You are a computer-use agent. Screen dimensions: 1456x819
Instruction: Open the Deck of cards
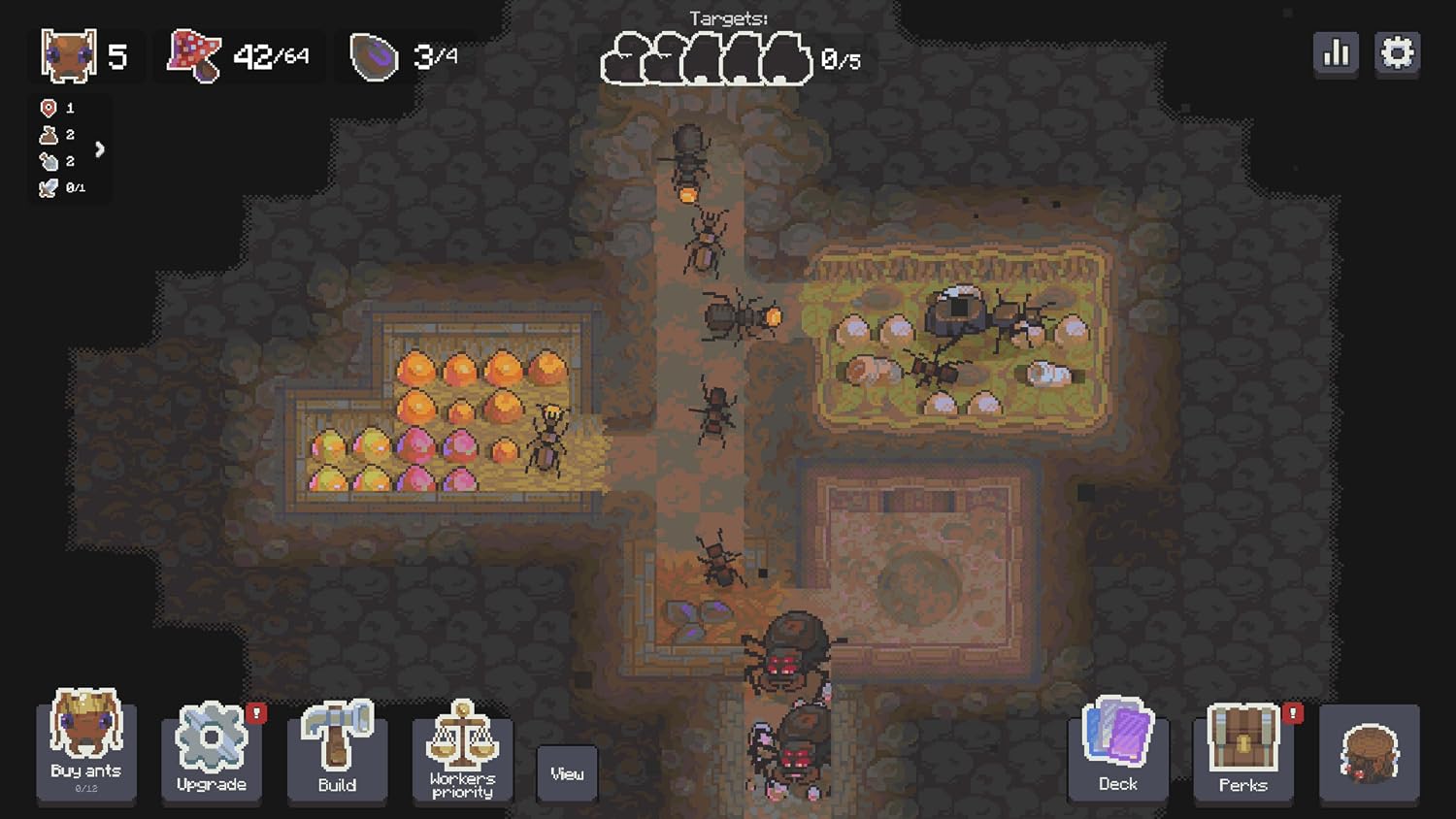coord(1117,752)
